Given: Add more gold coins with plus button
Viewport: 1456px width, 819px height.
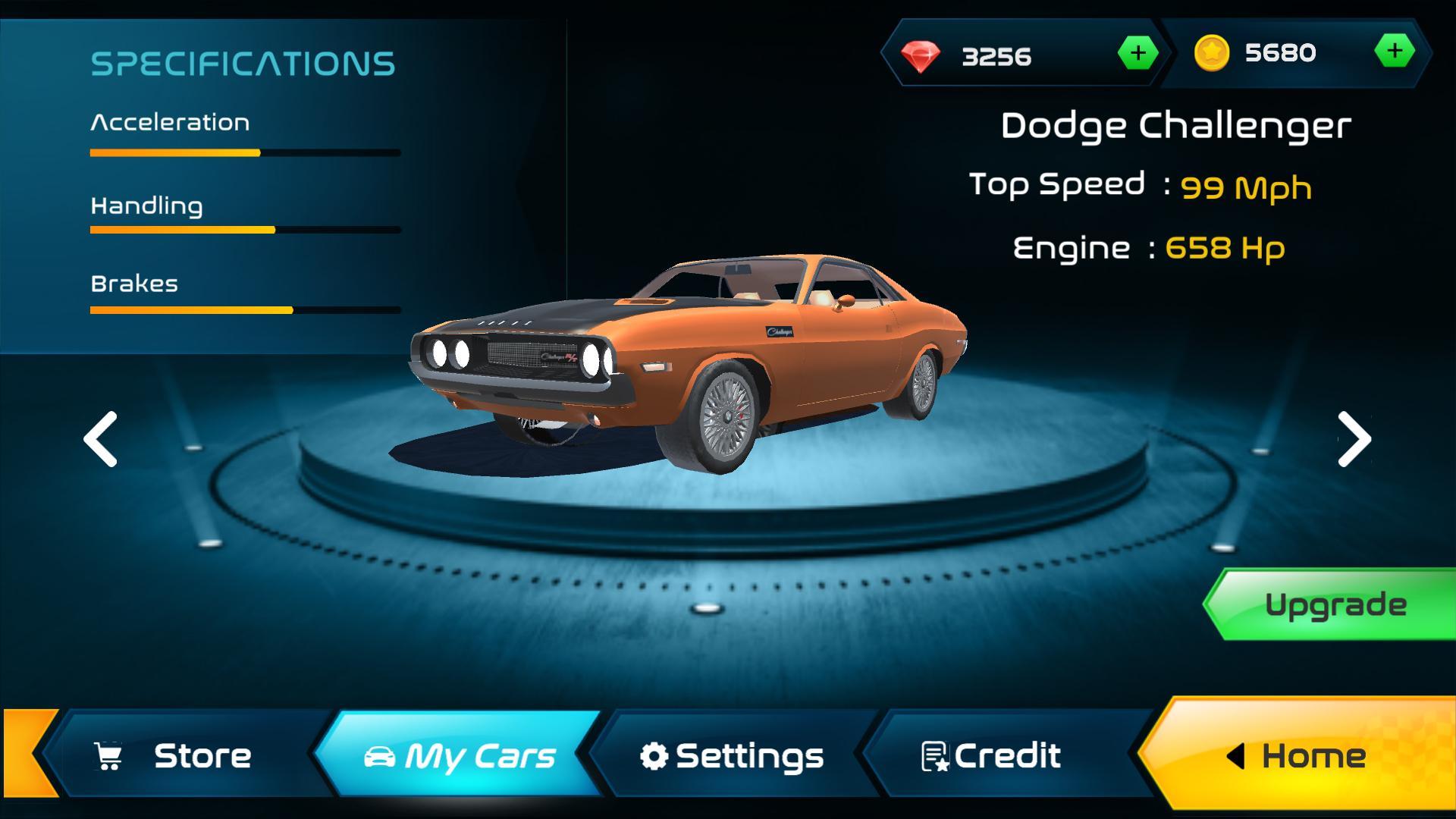Looking at the screenshot, I should 1394,52.
